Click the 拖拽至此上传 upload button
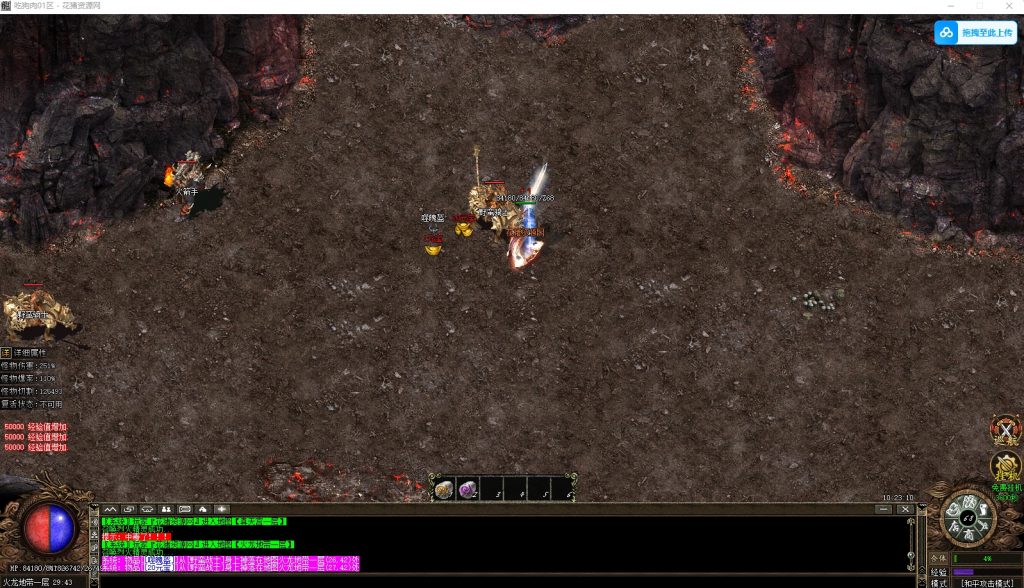Viewport: 1024px width, 588px height. pos(975,33)
